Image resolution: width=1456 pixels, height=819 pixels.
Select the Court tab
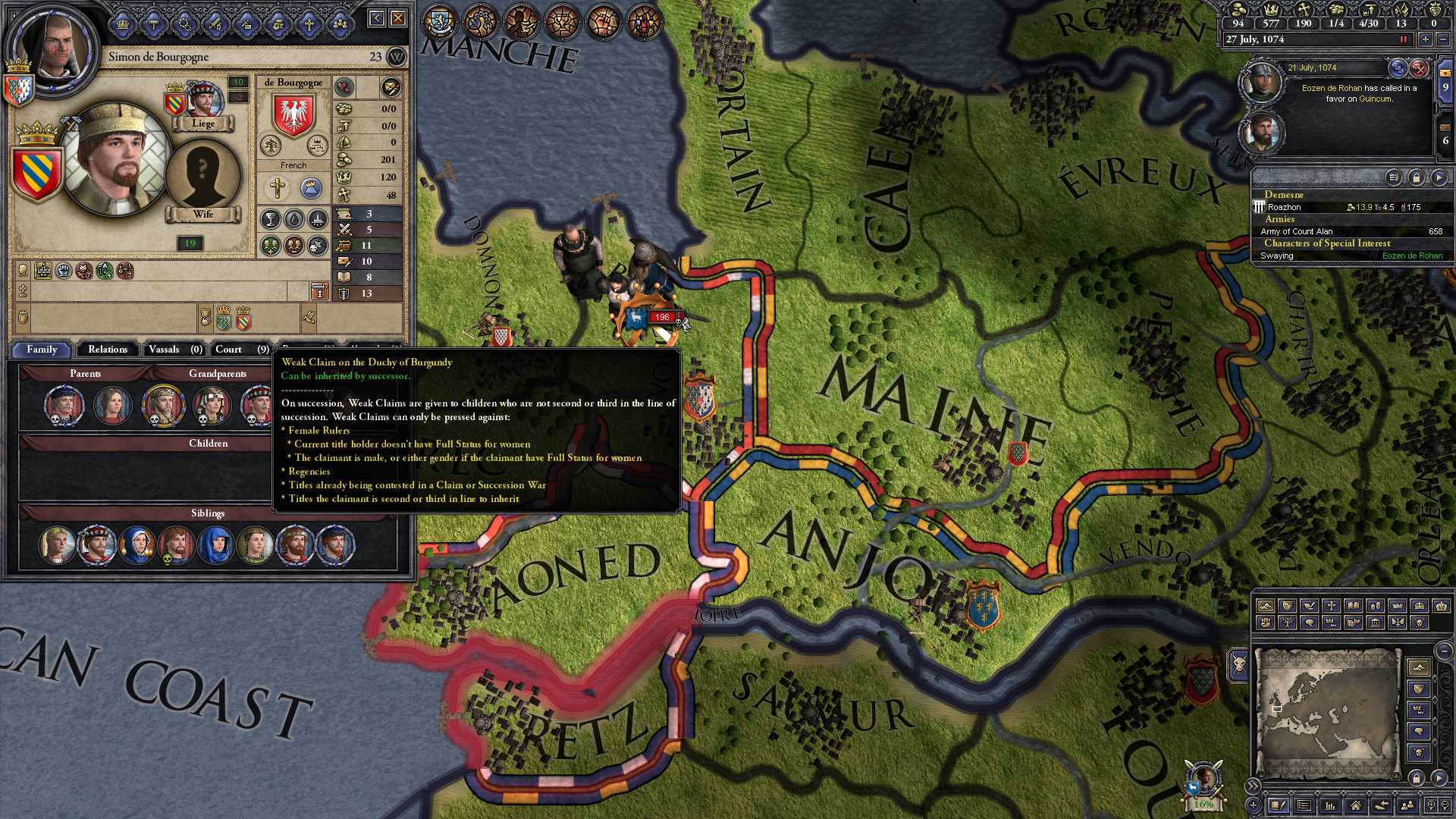pos(241,350)
